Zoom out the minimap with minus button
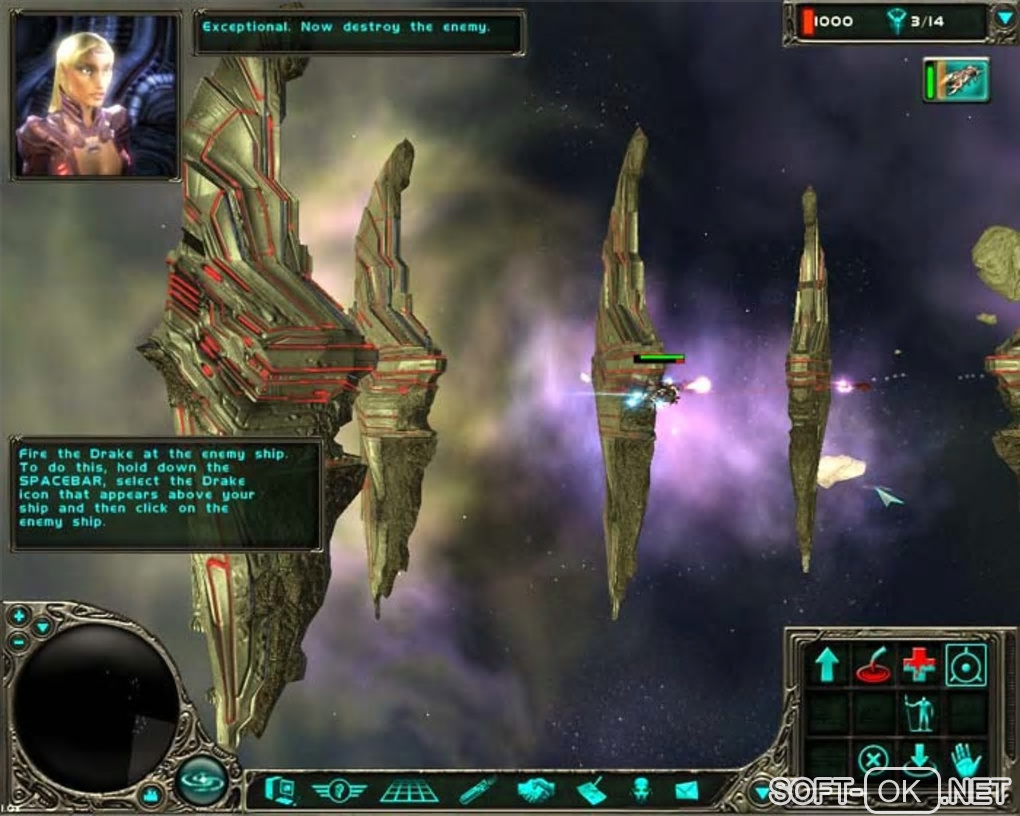The height and width of the screenshot is (816, 1020). (19, 640)
